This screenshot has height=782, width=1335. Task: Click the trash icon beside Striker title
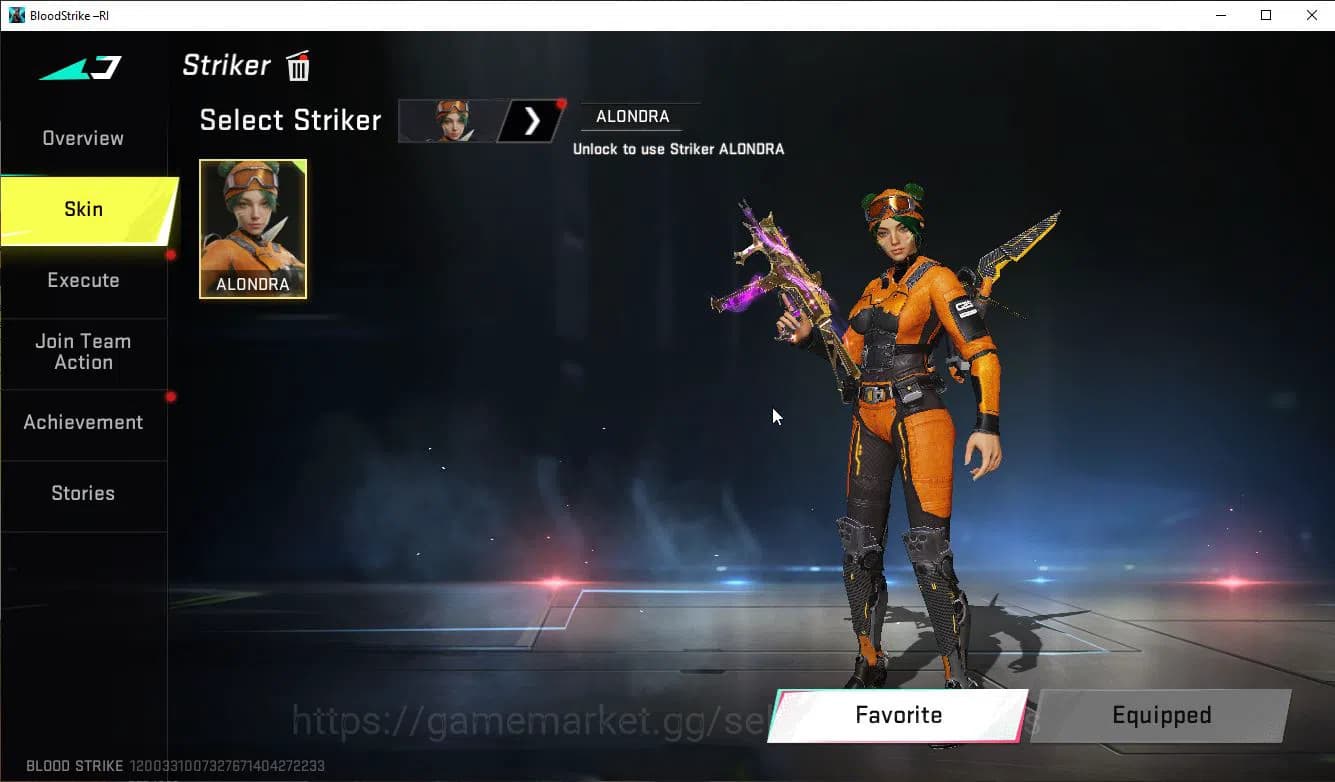pyautogui.click(x=298, y=67)
